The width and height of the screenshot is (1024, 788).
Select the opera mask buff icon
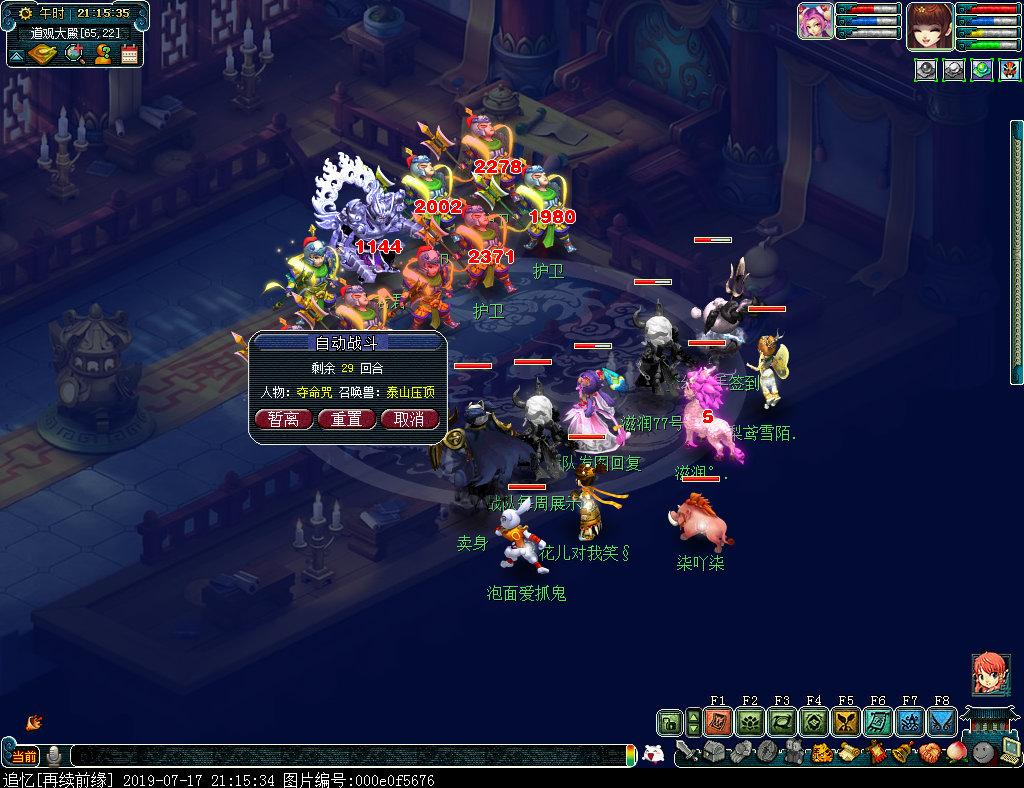[1009, 71]
